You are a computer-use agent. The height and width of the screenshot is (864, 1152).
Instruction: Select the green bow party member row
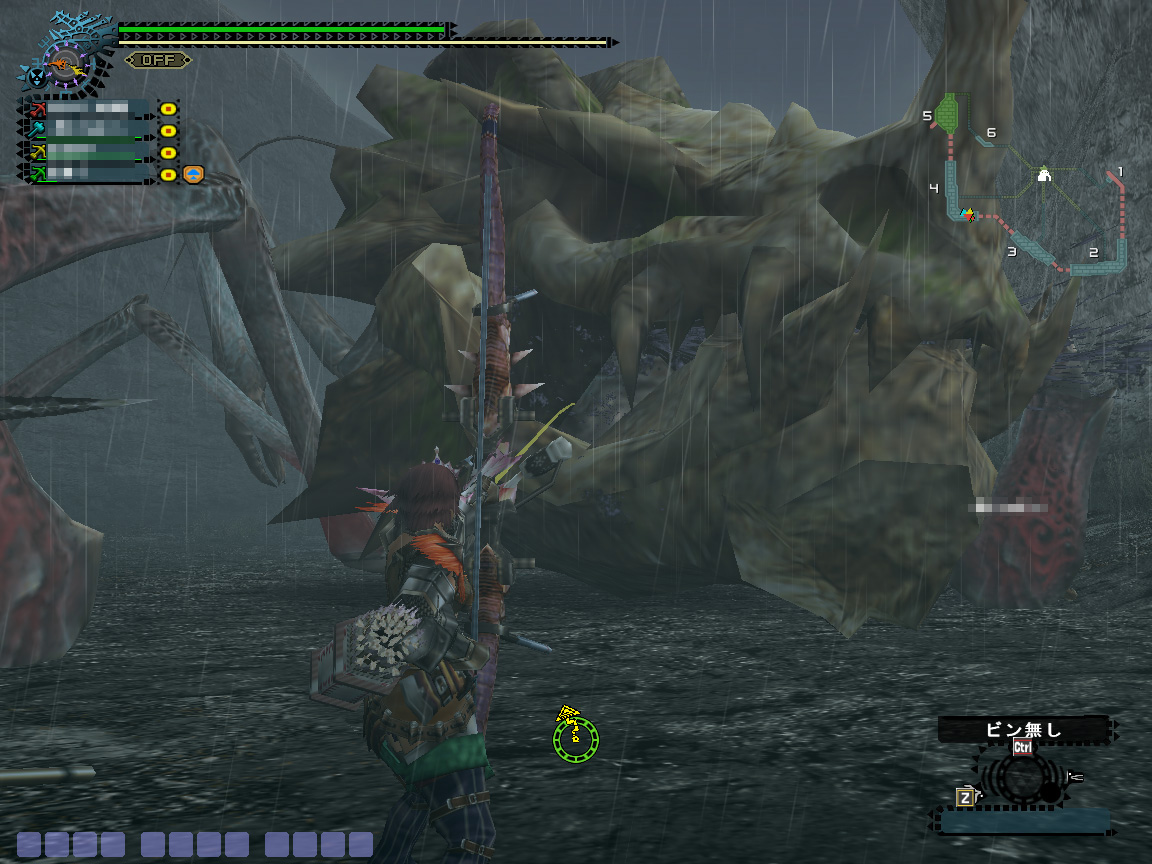tap(88, 174)
